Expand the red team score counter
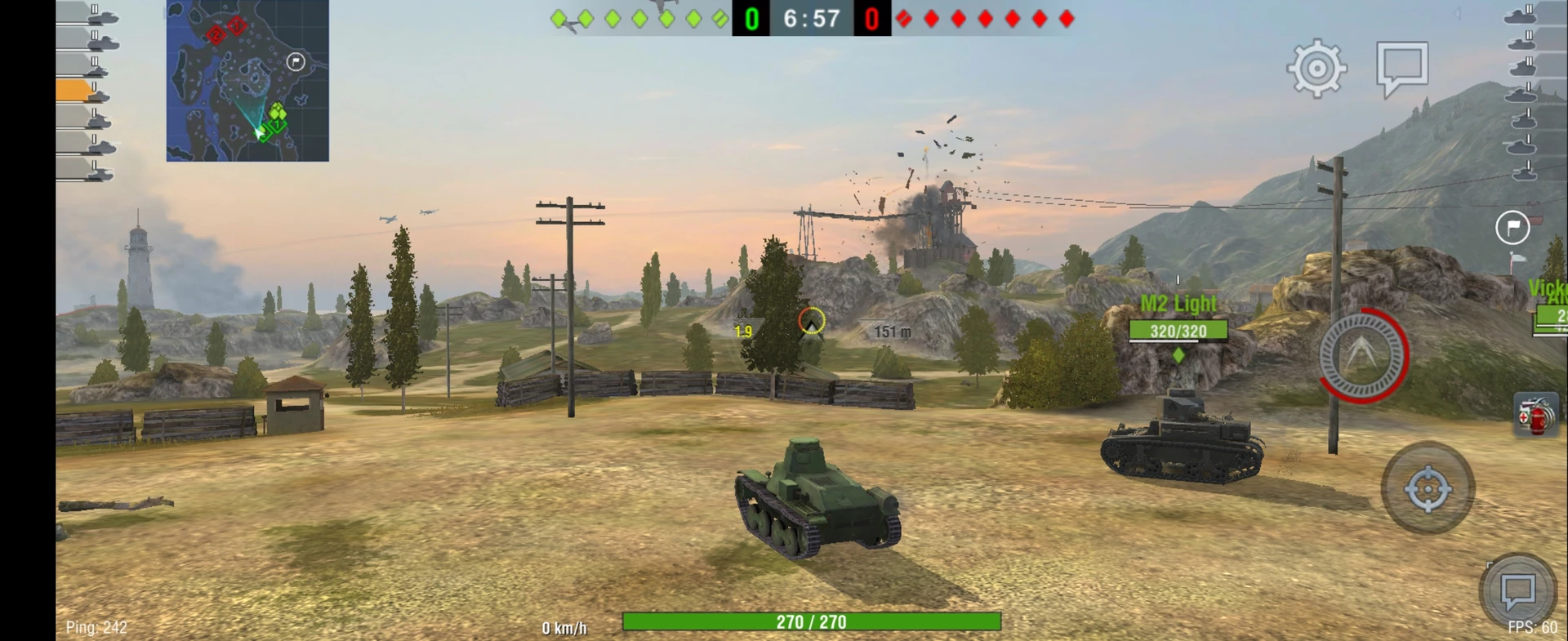Viewport: 1568px width, 641px height. tap(871, 18)
